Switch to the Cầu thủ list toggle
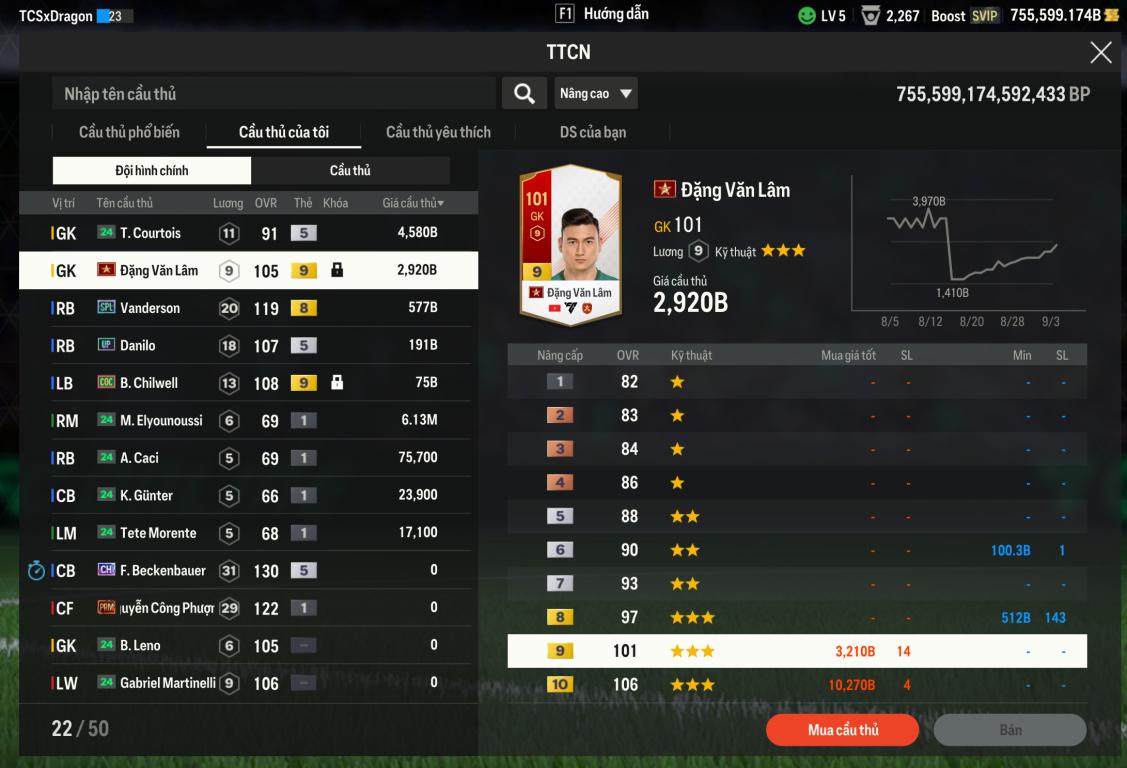Screen dimensions: 1127x768 350,170
